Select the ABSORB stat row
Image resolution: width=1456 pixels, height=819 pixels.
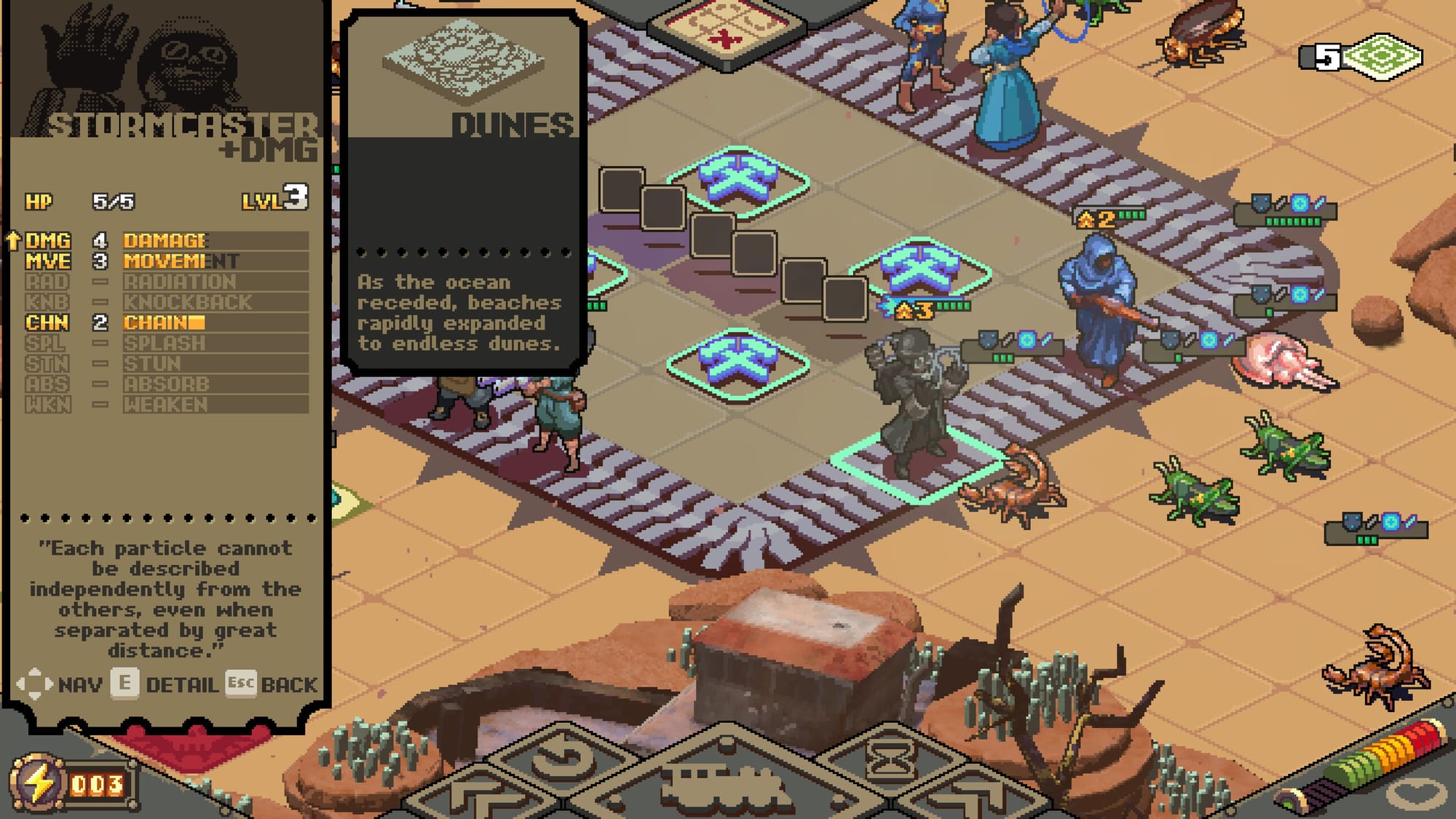pos(166,384)
